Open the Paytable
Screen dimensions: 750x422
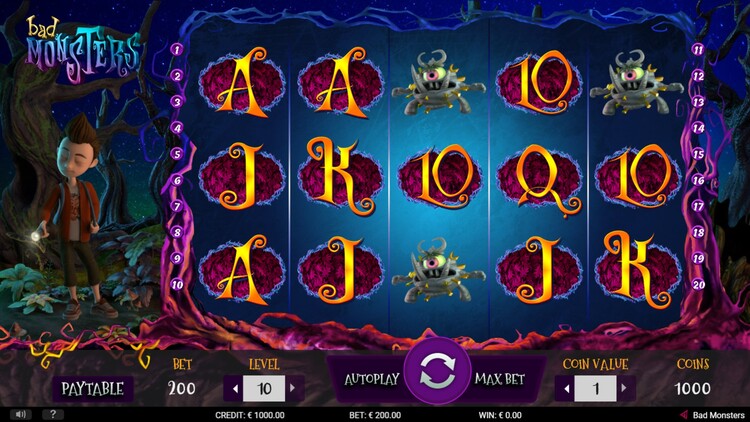(93, 388)
